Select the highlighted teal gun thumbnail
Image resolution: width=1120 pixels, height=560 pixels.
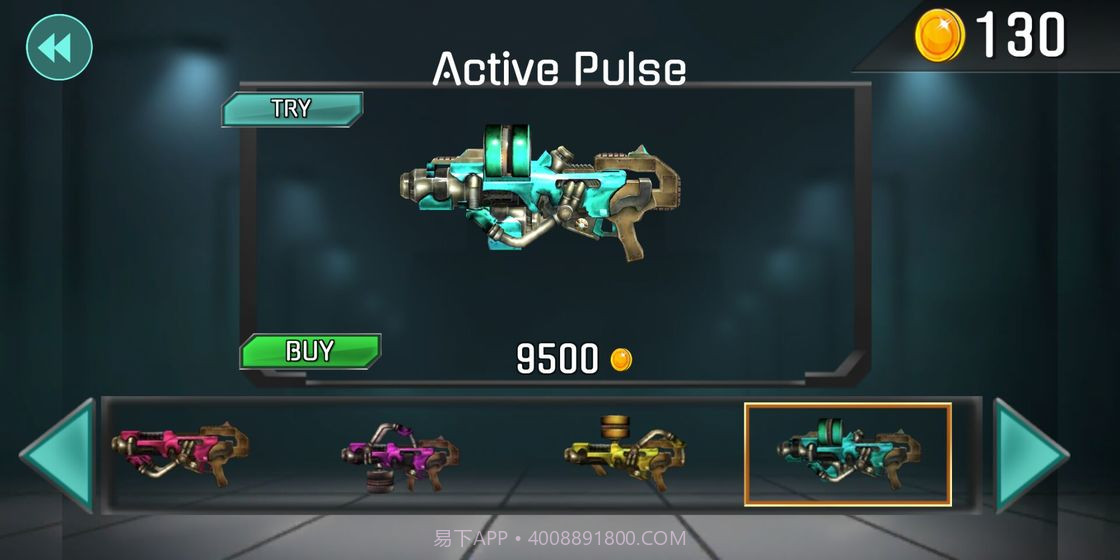pos(847,454)
